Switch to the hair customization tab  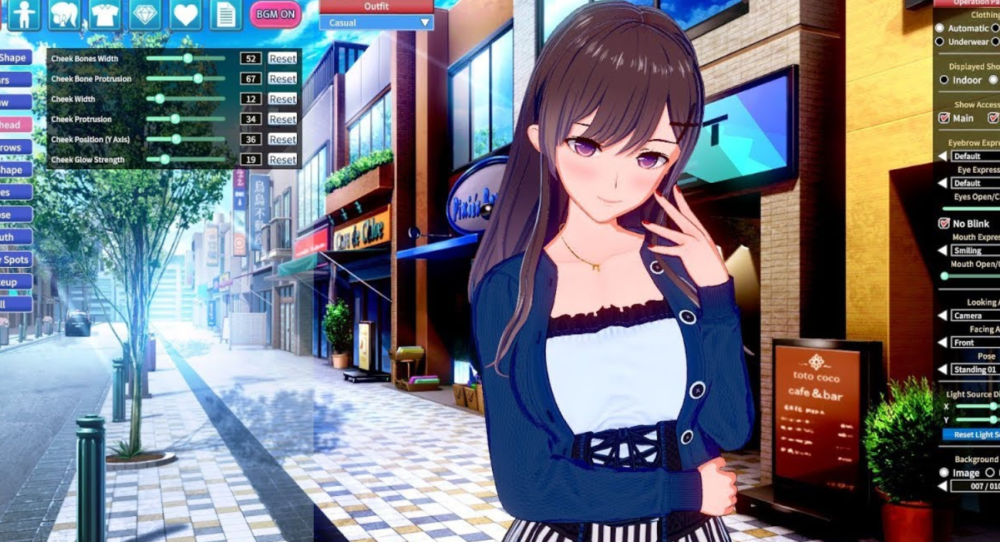pos(63,15)
